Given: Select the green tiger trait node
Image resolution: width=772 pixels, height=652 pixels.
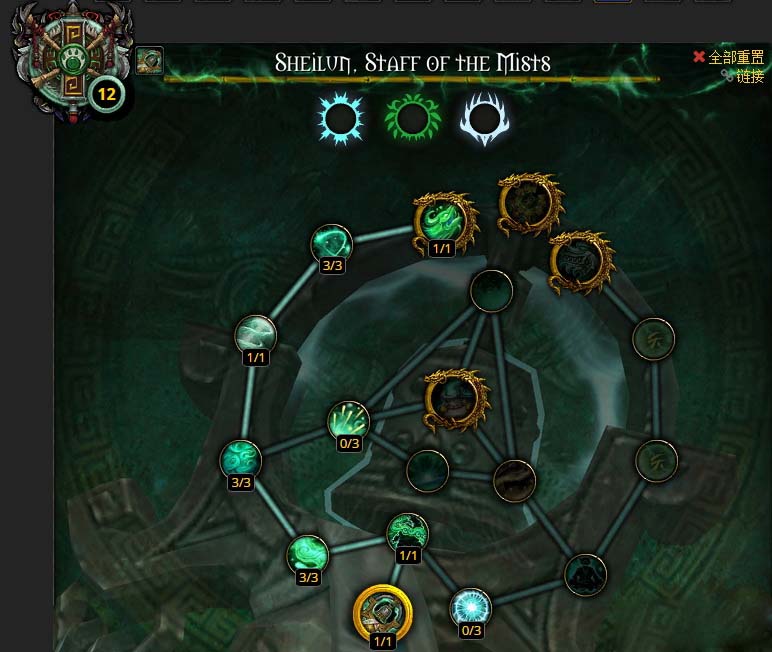Looking at the screenshot, I should coord(407,532).
